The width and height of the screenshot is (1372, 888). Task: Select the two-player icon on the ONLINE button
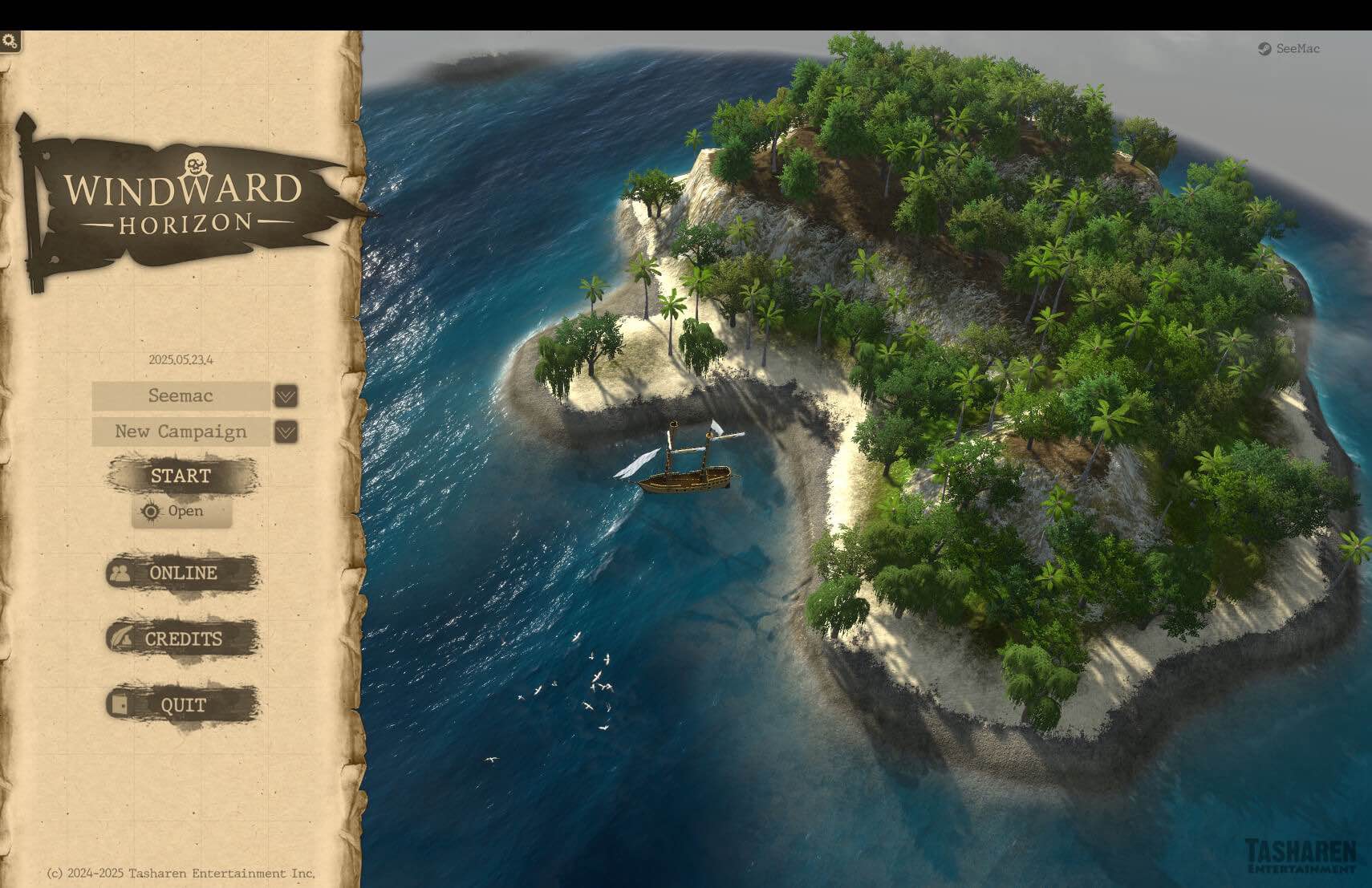click(x=120, y=573)
